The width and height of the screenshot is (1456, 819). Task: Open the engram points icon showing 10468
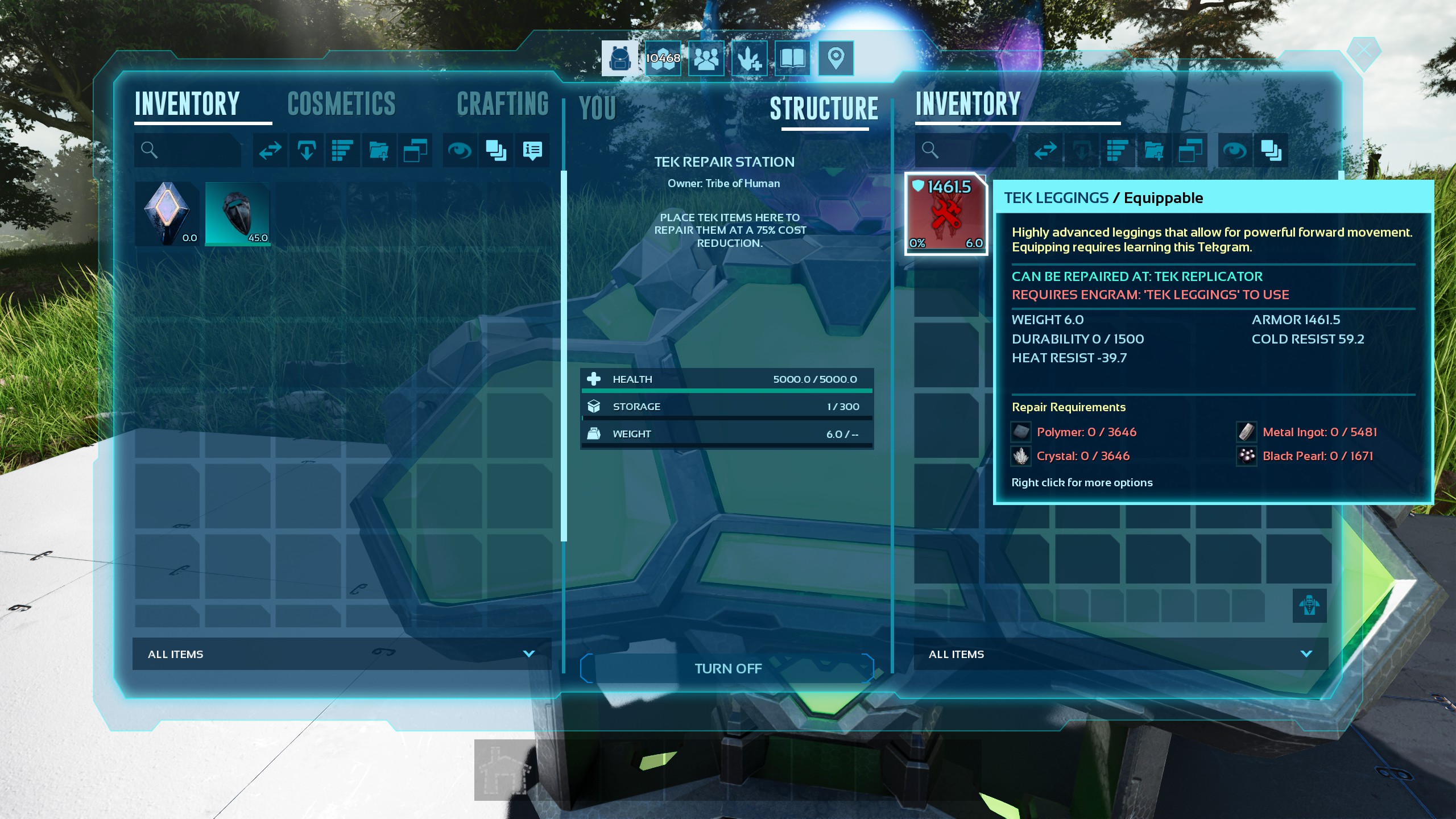663,58
